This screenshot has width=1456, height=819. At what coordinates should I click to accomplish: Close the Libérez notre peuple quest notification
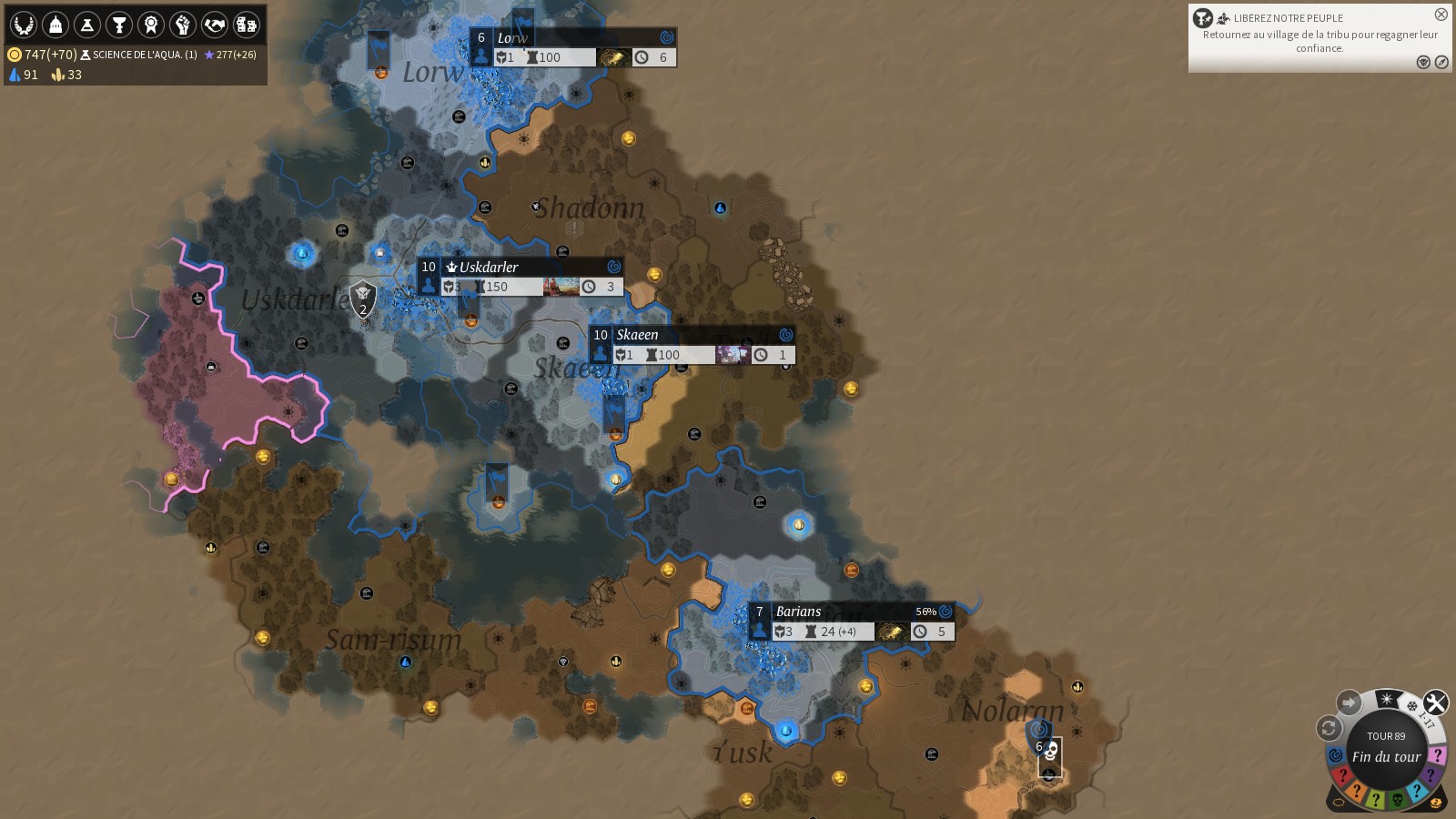point(1441,15)
